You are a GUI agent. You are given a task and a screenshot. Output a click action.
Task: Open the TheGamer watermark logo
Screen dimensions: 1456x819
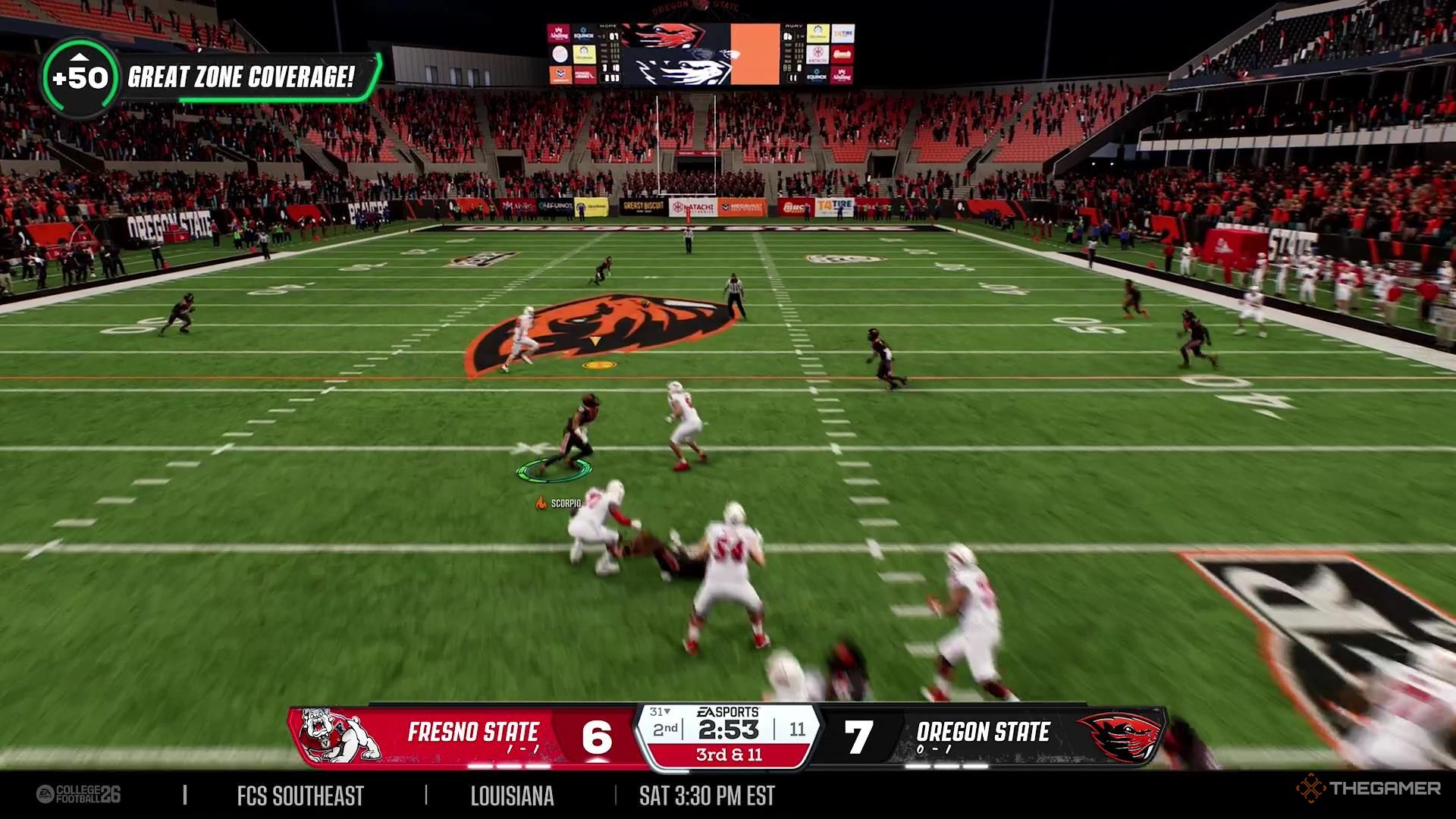(x=1368, y=789)
